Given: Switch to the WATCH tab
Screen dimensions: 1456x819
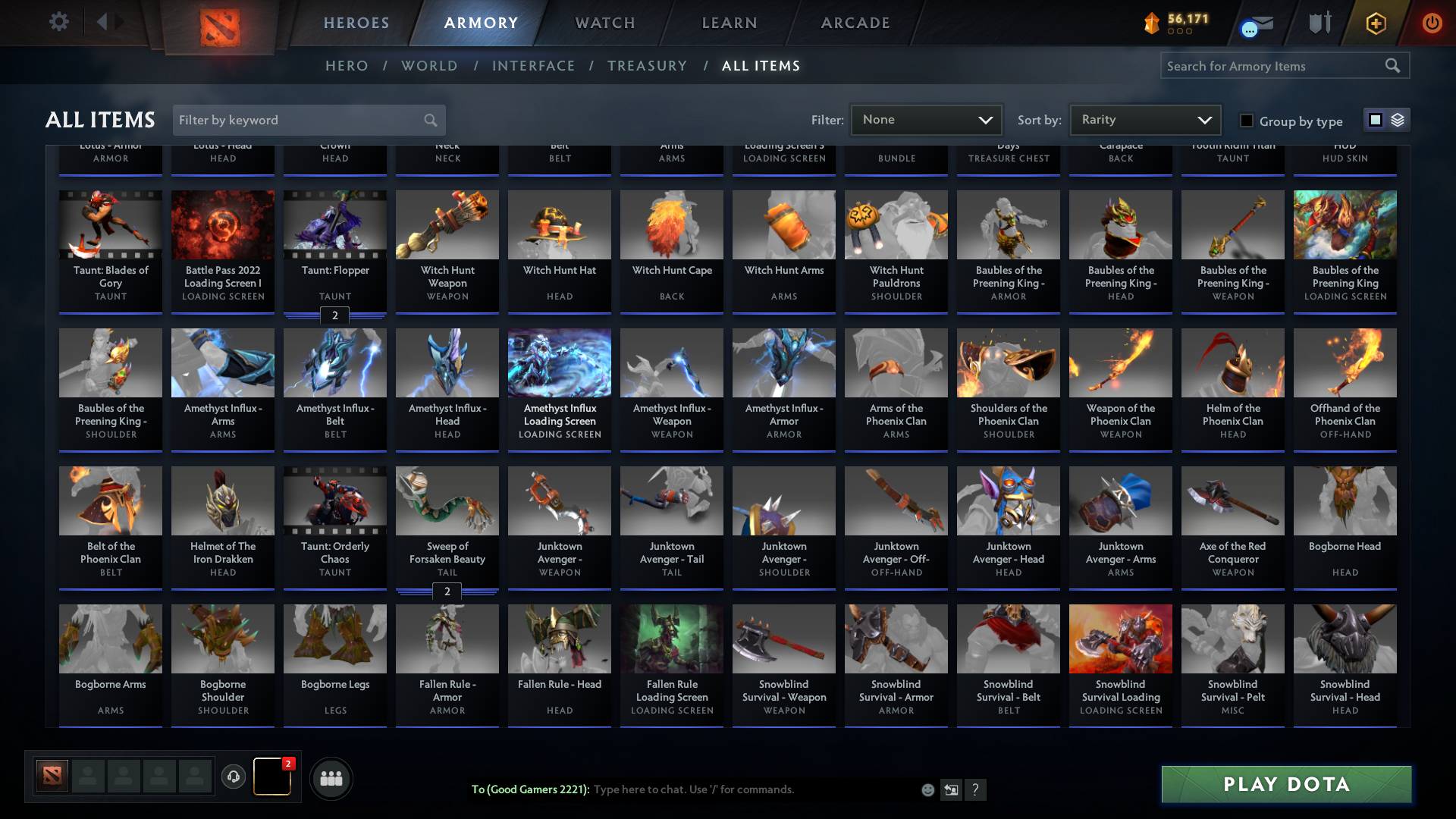Looking at the screenshot, I should coord(604,23).
